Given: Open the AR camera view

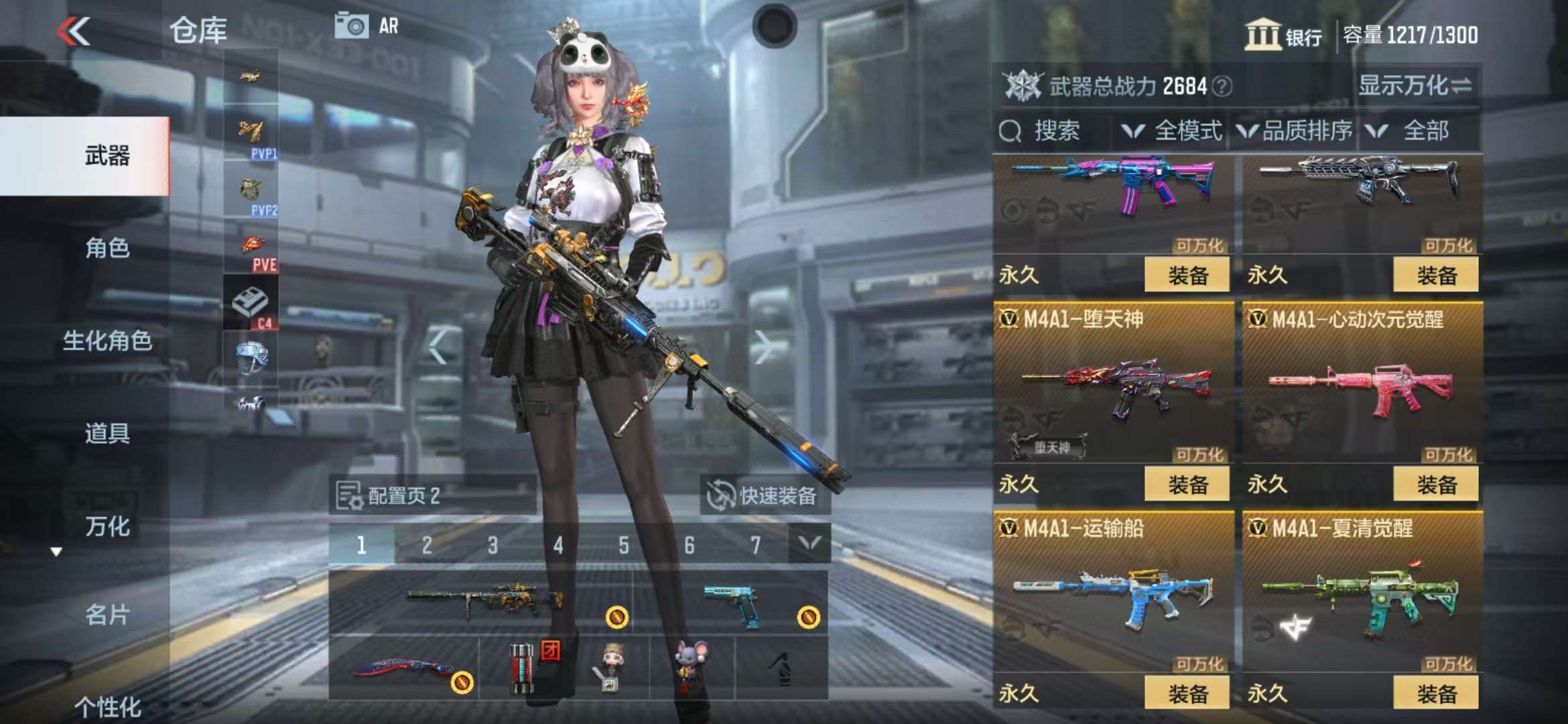Looking at the screenshot, I should [367, 26].
